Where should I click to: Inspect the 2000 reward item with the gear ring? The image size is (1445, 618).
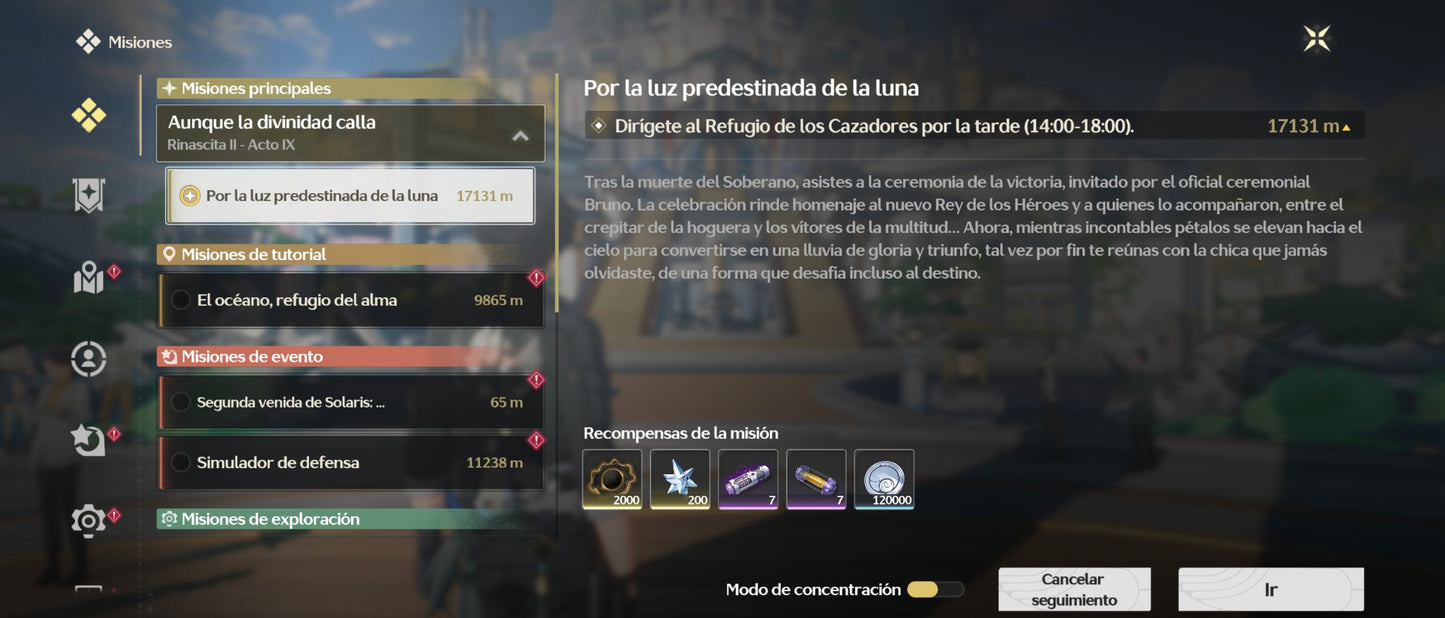coord(612,479)
